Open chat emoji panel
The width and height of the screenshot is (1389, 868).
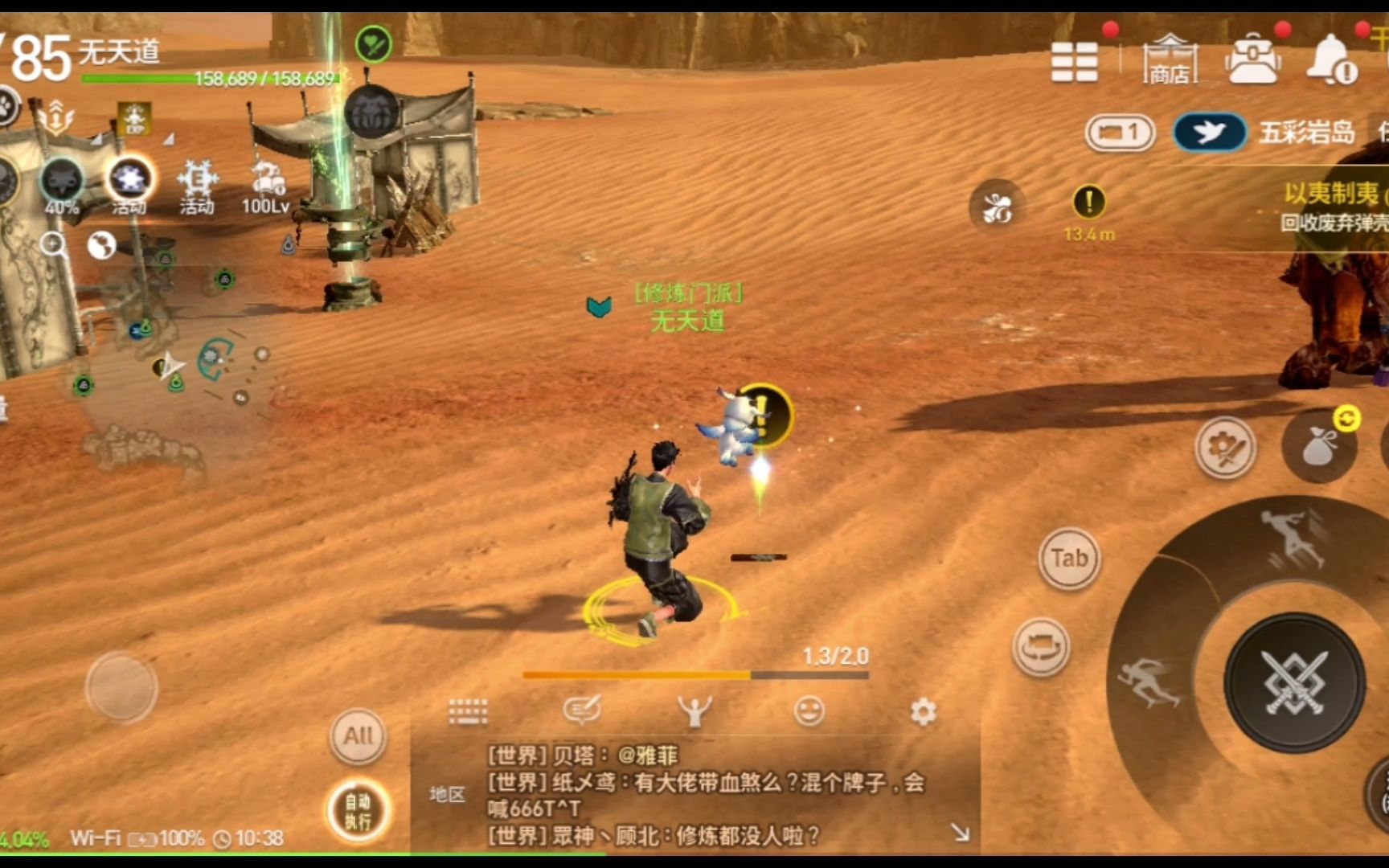(x=809, y=711)
